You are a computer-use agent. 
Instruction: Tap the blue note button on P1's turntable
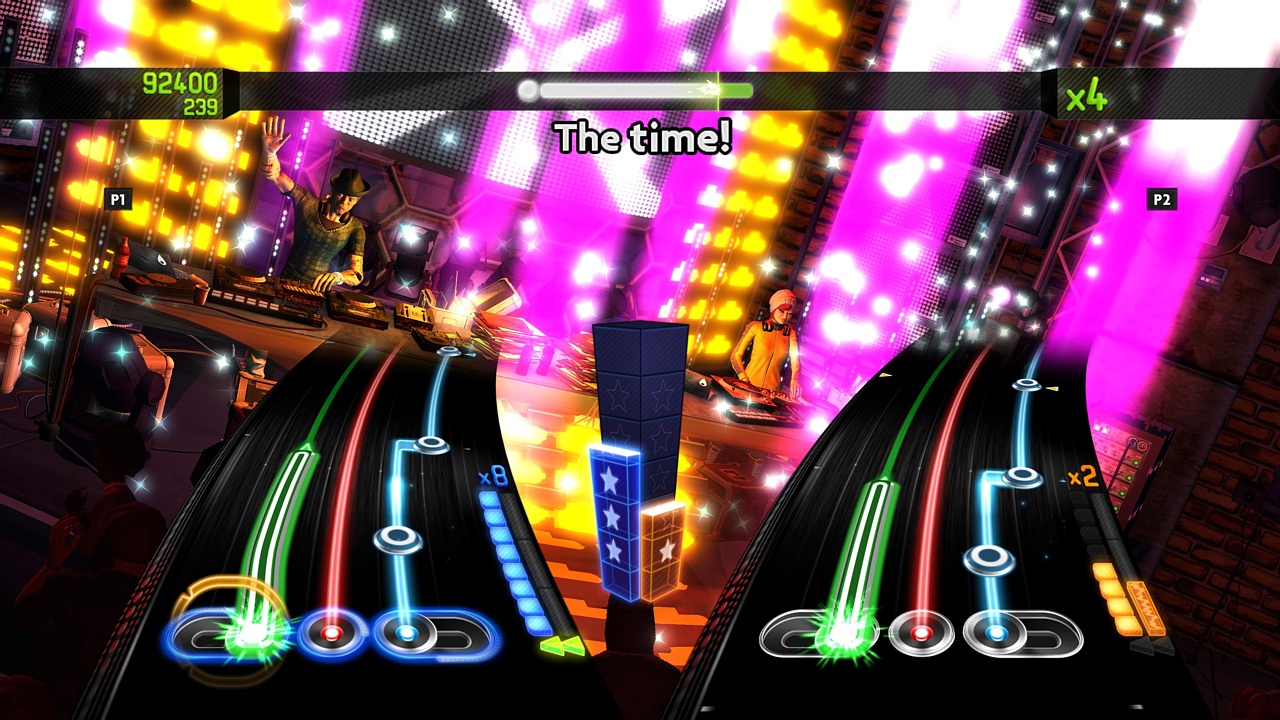(x=405, y=631)
